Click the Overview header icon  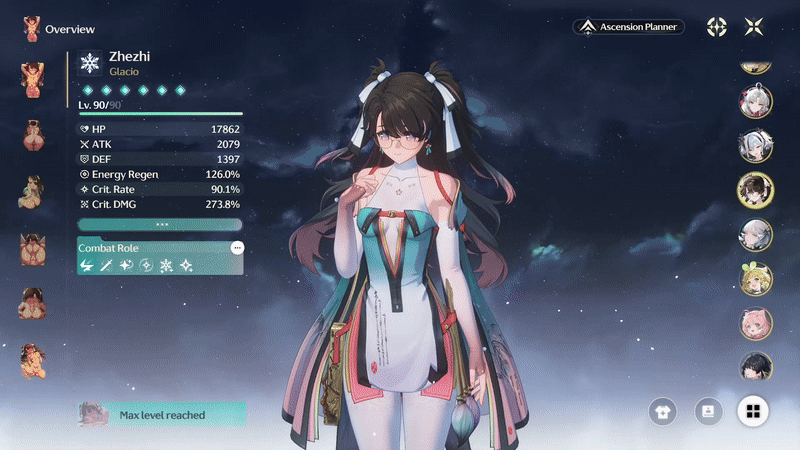(x=32, y=28)
